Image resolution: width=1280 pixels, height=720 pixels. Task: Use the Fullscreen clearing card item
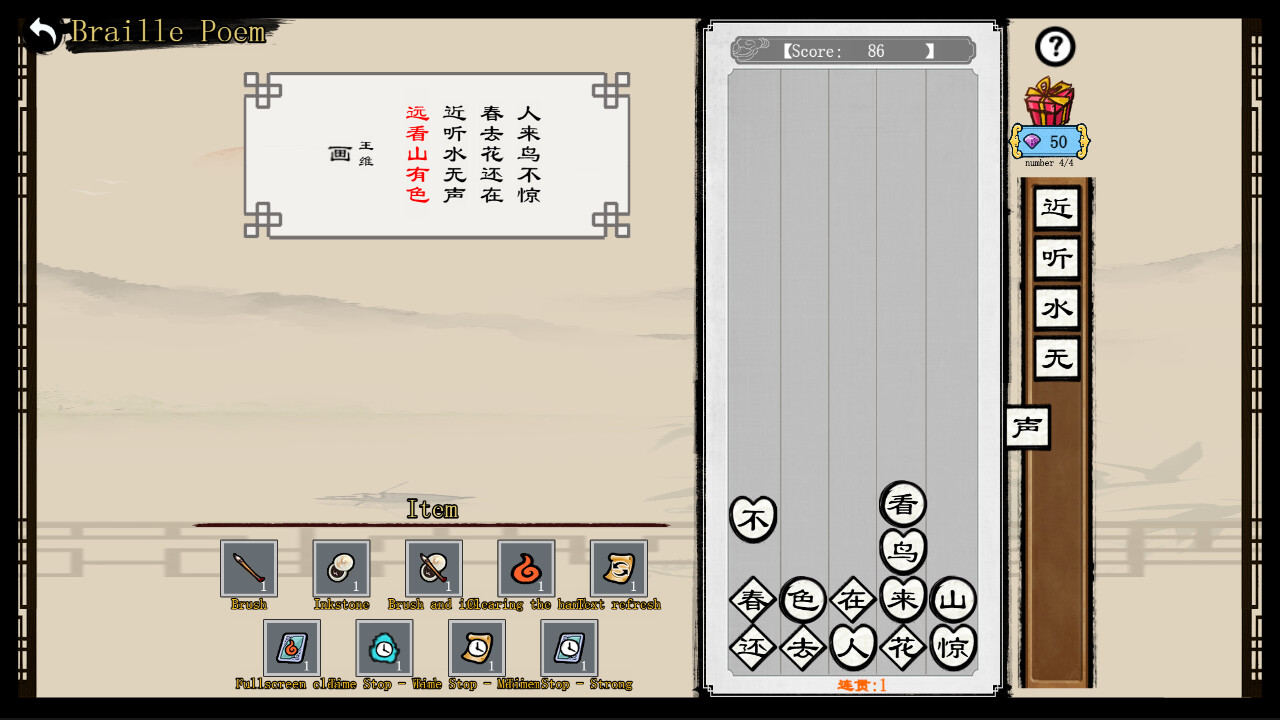(x=293, y=647)
